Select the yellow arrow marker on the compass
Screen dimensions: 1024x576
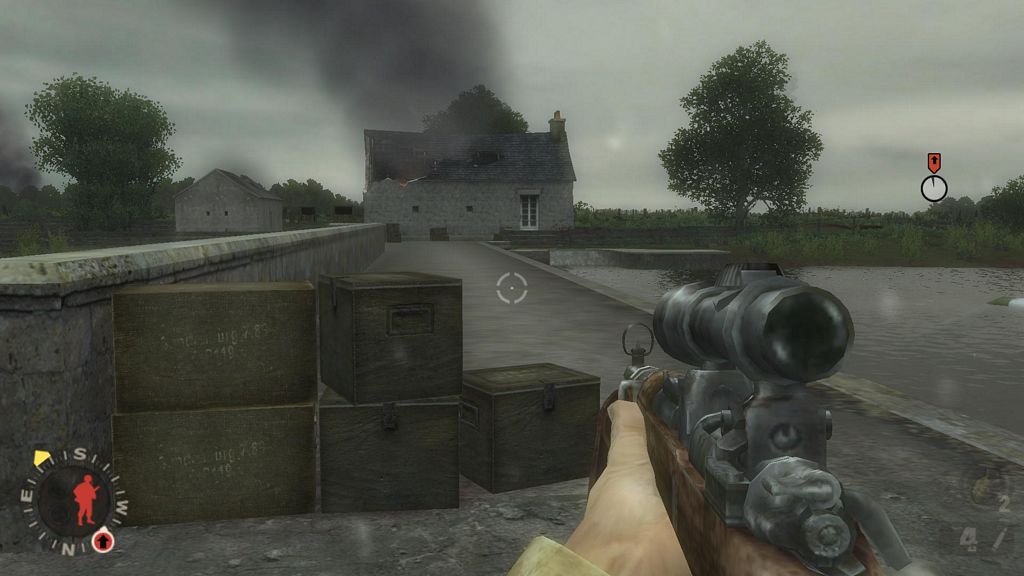(42, 458)
